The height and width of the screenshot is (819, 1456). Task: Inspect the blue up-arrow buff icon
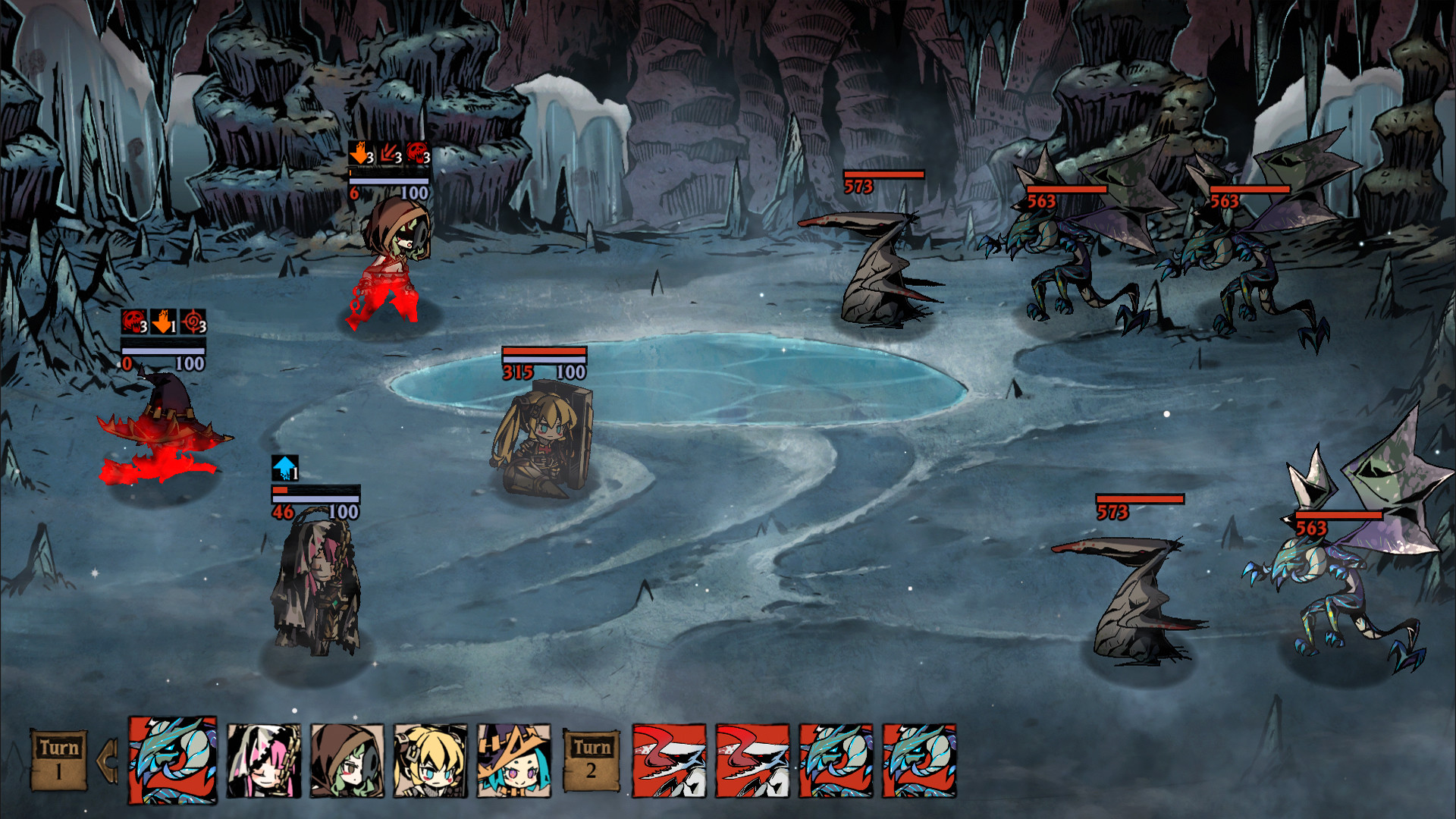(x=285, y=468)
